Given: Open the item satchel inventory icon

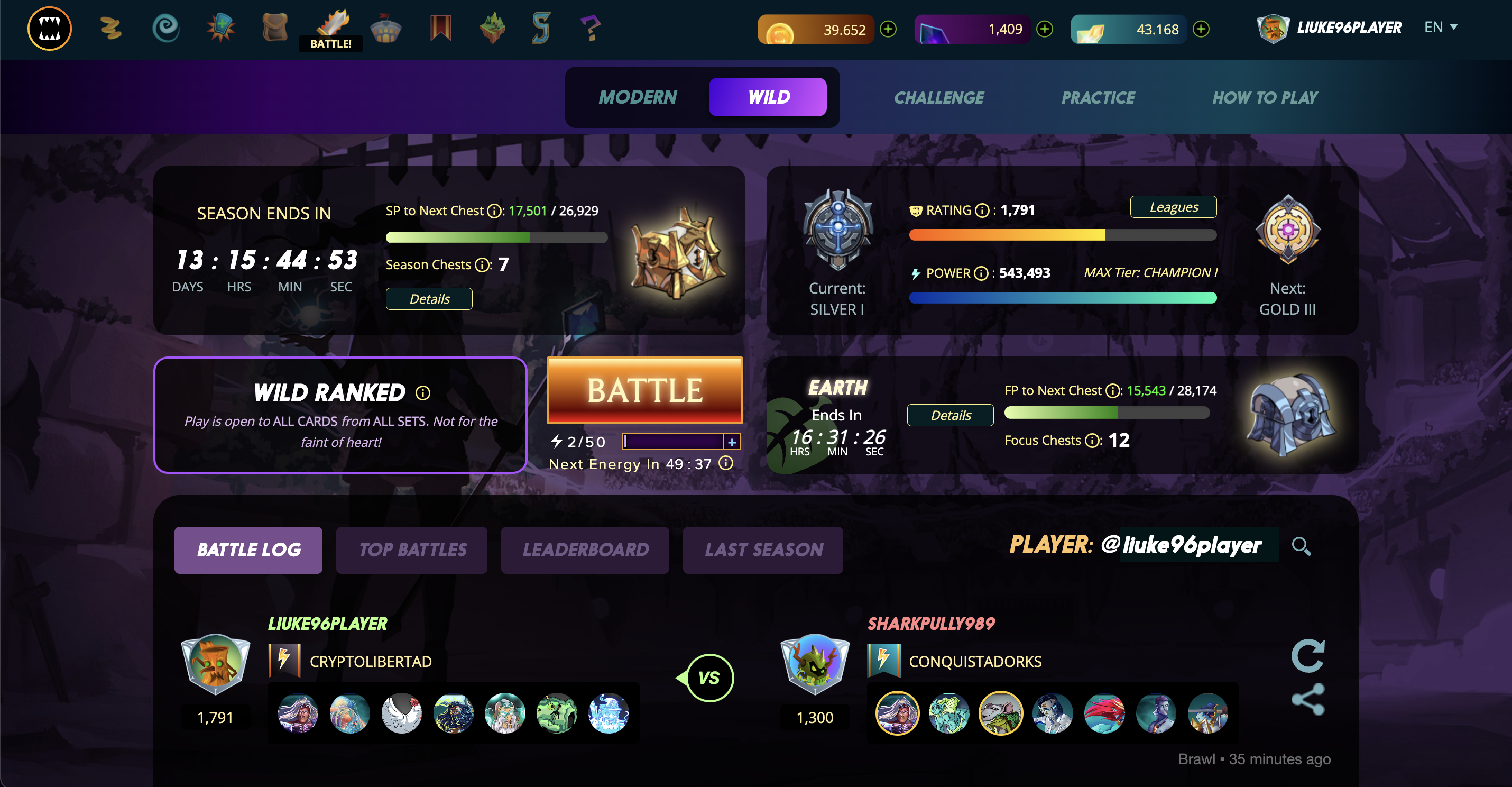Looking at the screenshot, I should [x=275, y=28].
